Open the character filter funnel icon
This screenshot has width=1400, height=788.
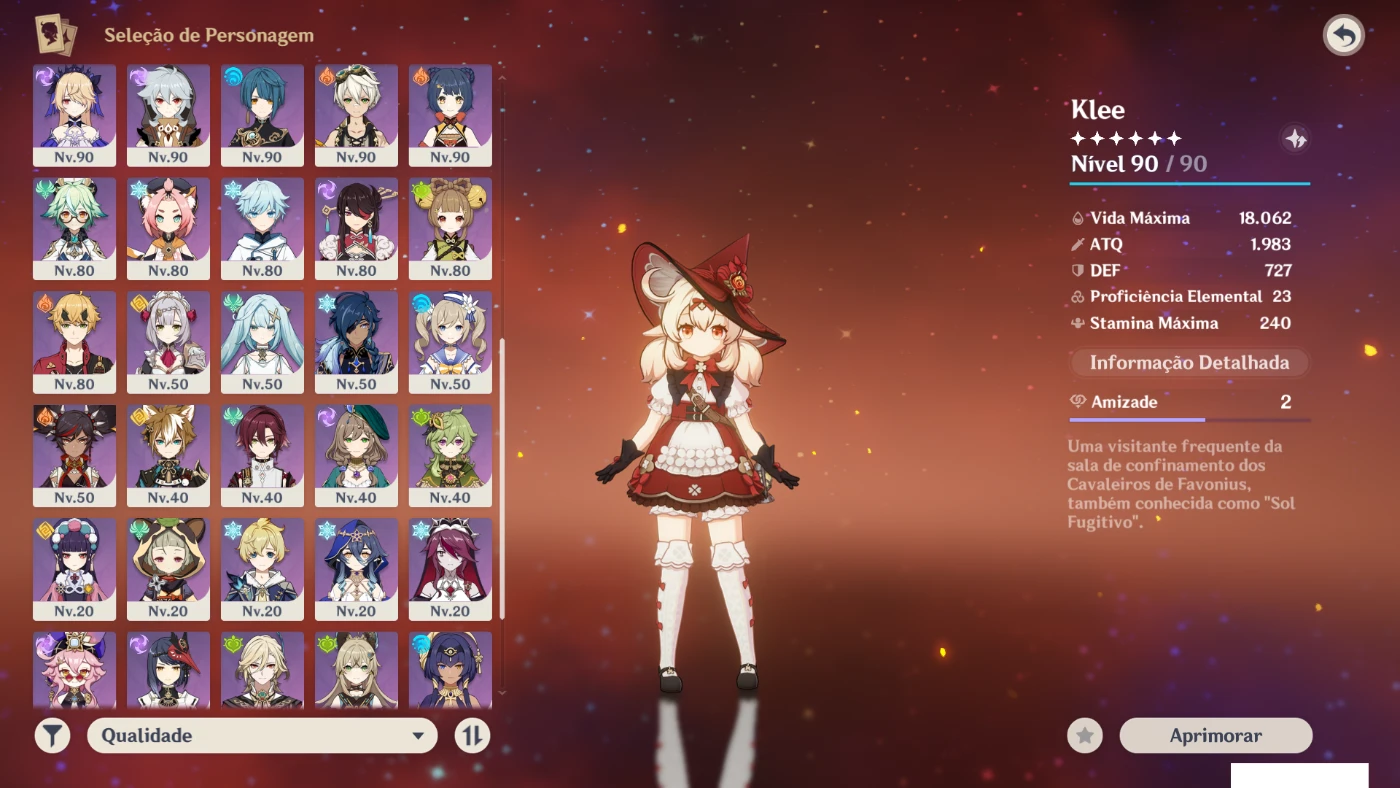(x=53, y=736)
